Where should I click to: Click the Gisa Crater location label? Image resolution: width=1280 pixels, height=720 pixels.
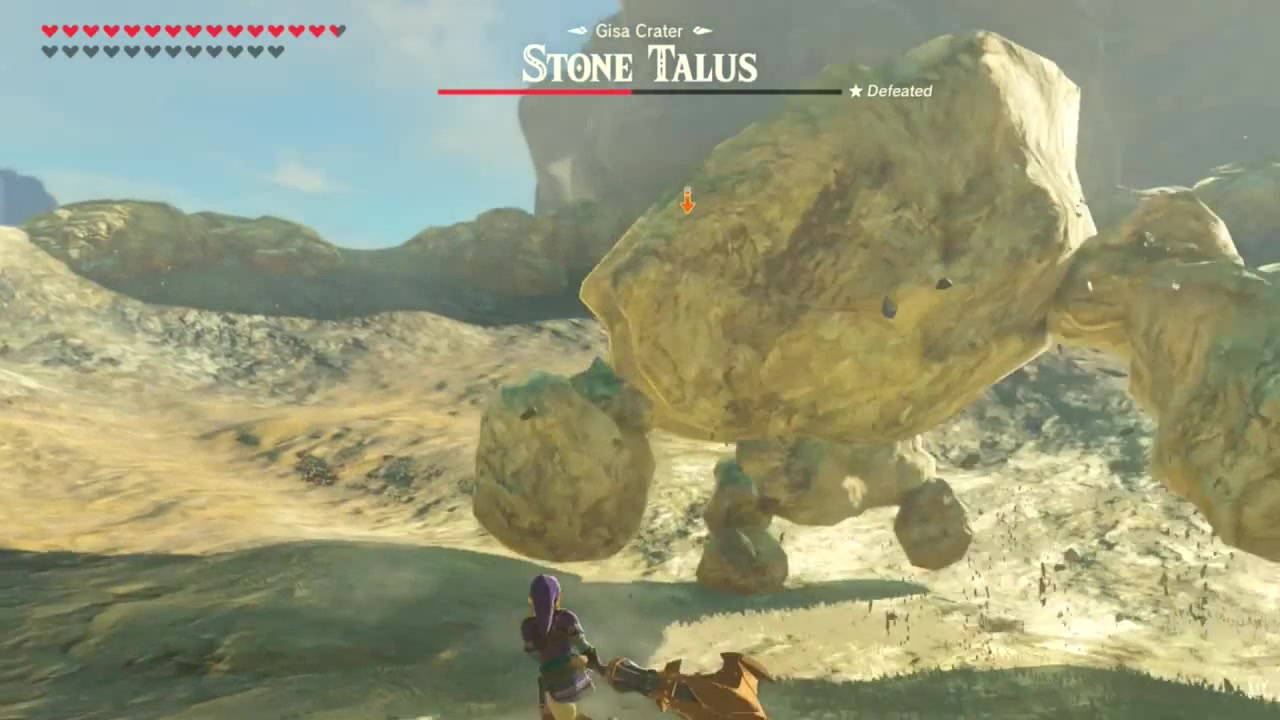pyautogui.click(x=638, y=31)
